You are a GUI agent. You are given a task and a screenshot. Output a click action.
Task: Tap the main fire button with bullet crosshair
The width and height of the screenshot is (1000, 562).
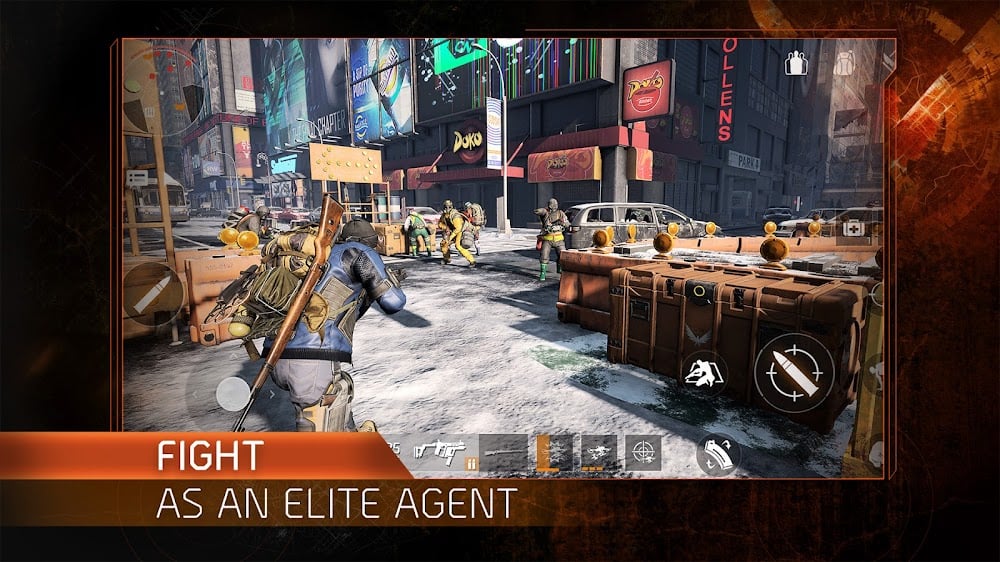(794, 373)
